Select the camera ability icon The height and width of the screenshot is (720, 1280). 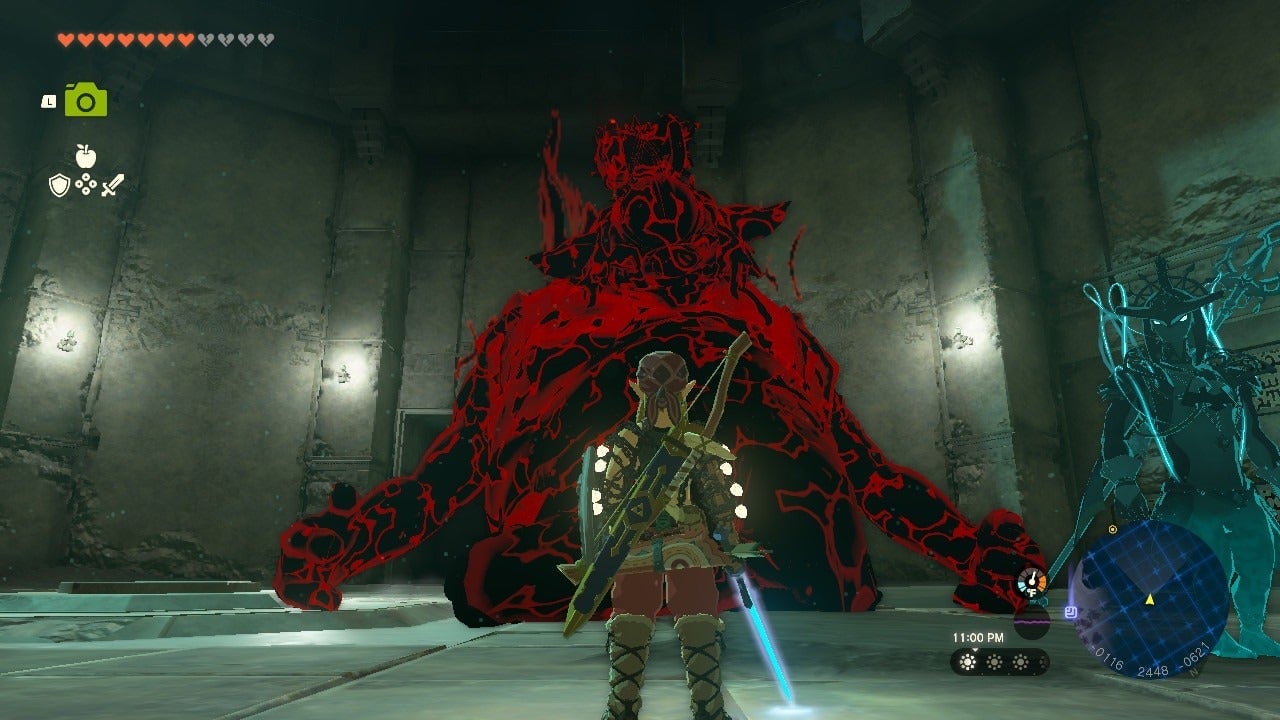coord(86,100)
